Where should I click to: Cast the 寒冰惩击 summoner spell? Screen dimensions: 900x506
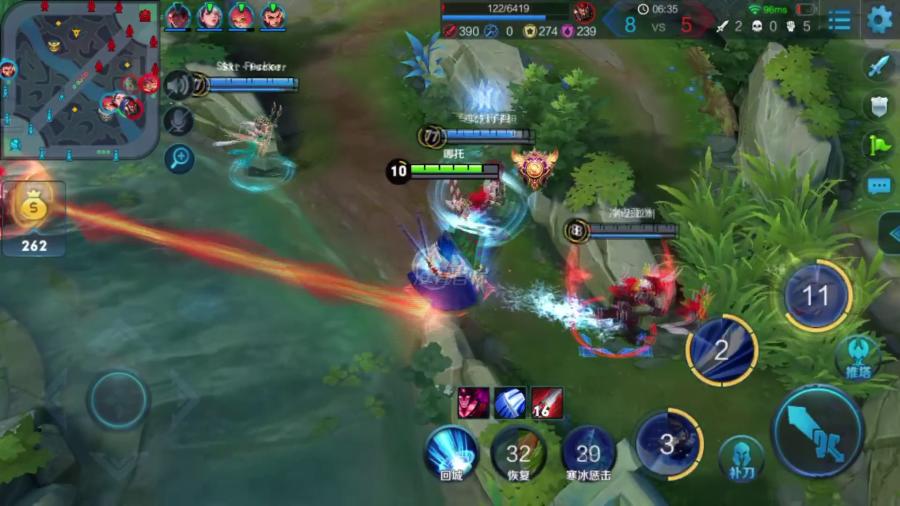(x=588, y=454)
